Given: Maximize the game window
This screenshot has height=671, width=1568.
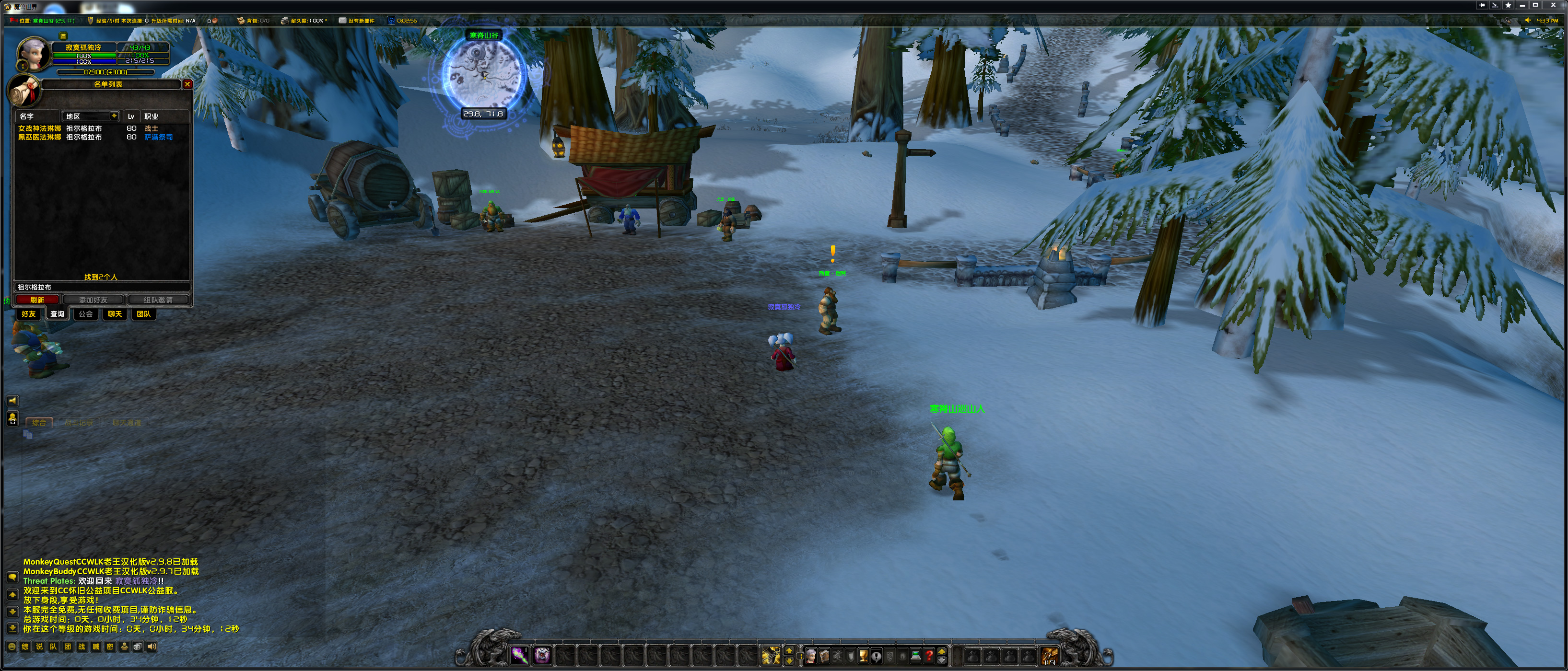Looking at the screenshot, I should pos(1536,5).
